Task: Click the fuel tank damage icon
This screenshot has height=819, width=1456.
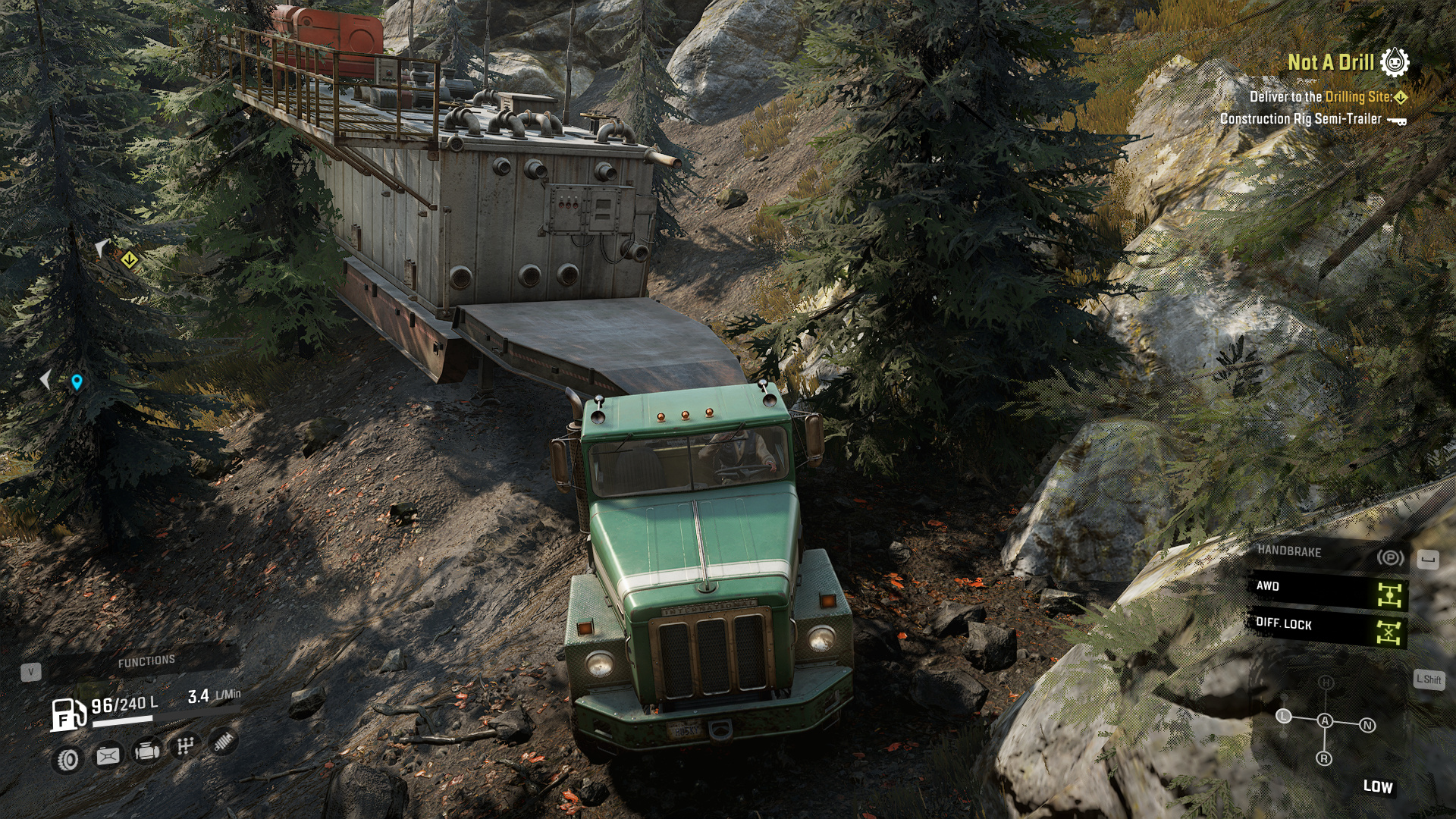Action: (108, 755)
